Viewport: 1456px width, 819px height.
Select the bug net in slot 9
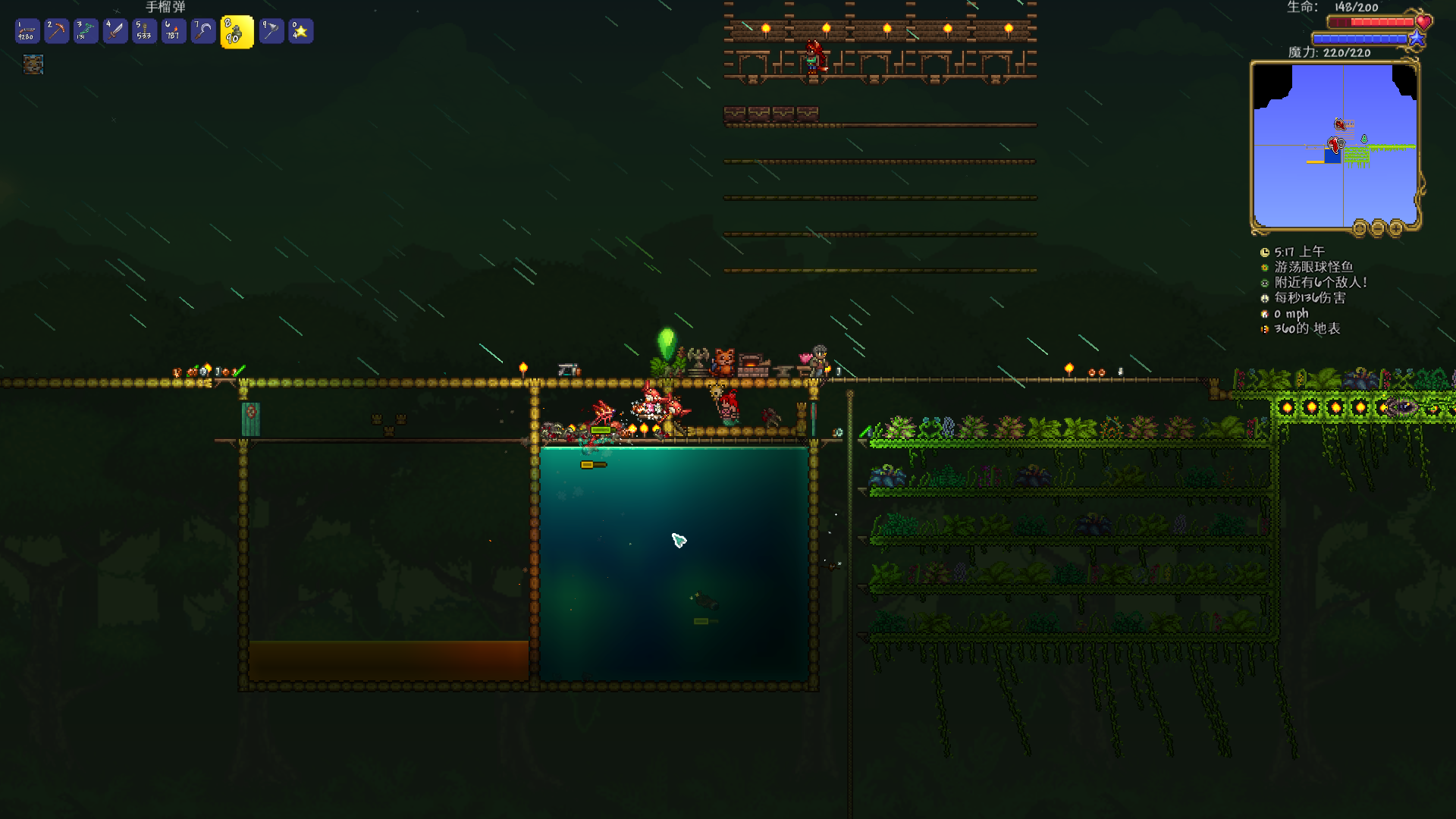(271, 31)
